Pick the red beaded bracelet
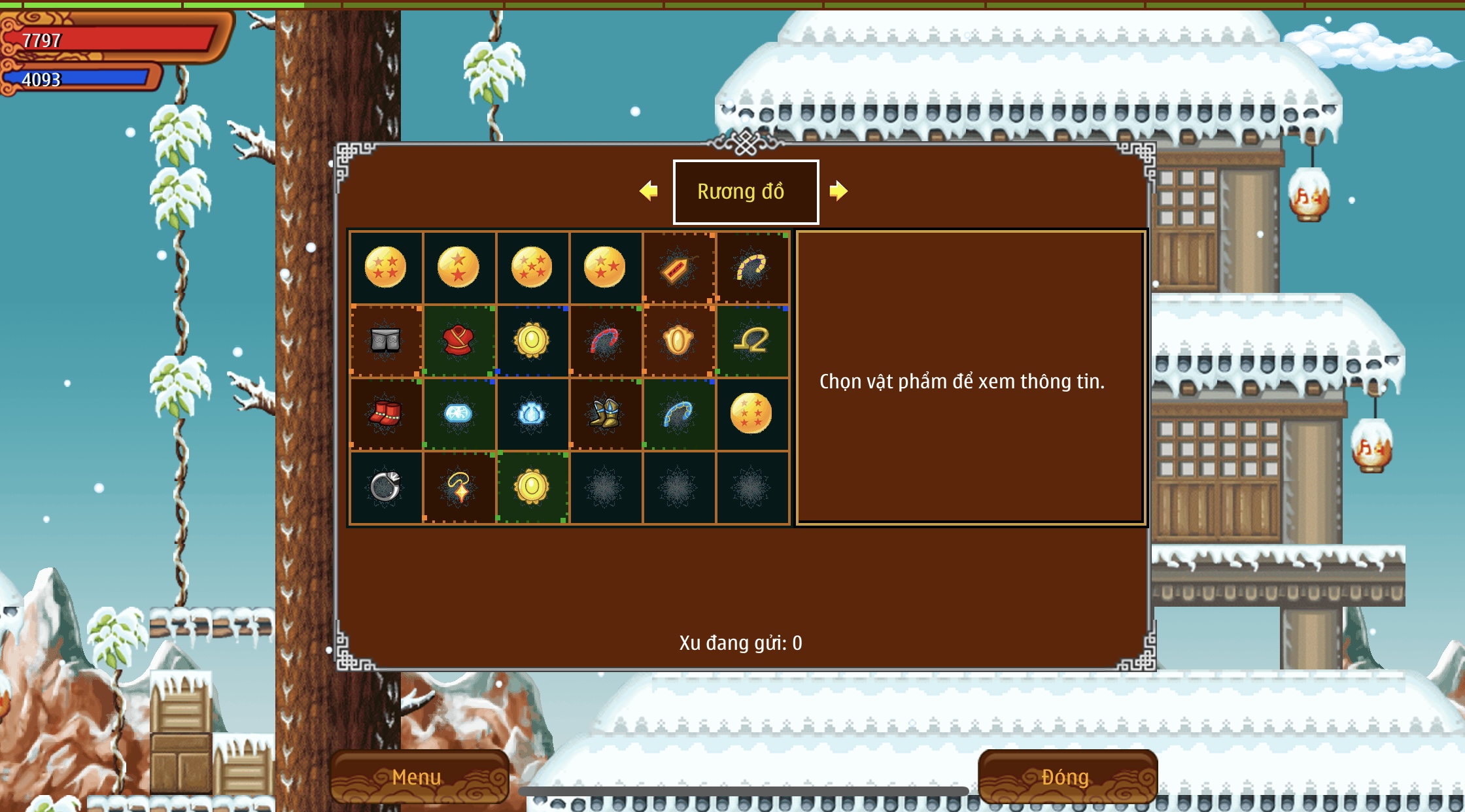Viewport: 1465px width, 812px height. point(604,341)
